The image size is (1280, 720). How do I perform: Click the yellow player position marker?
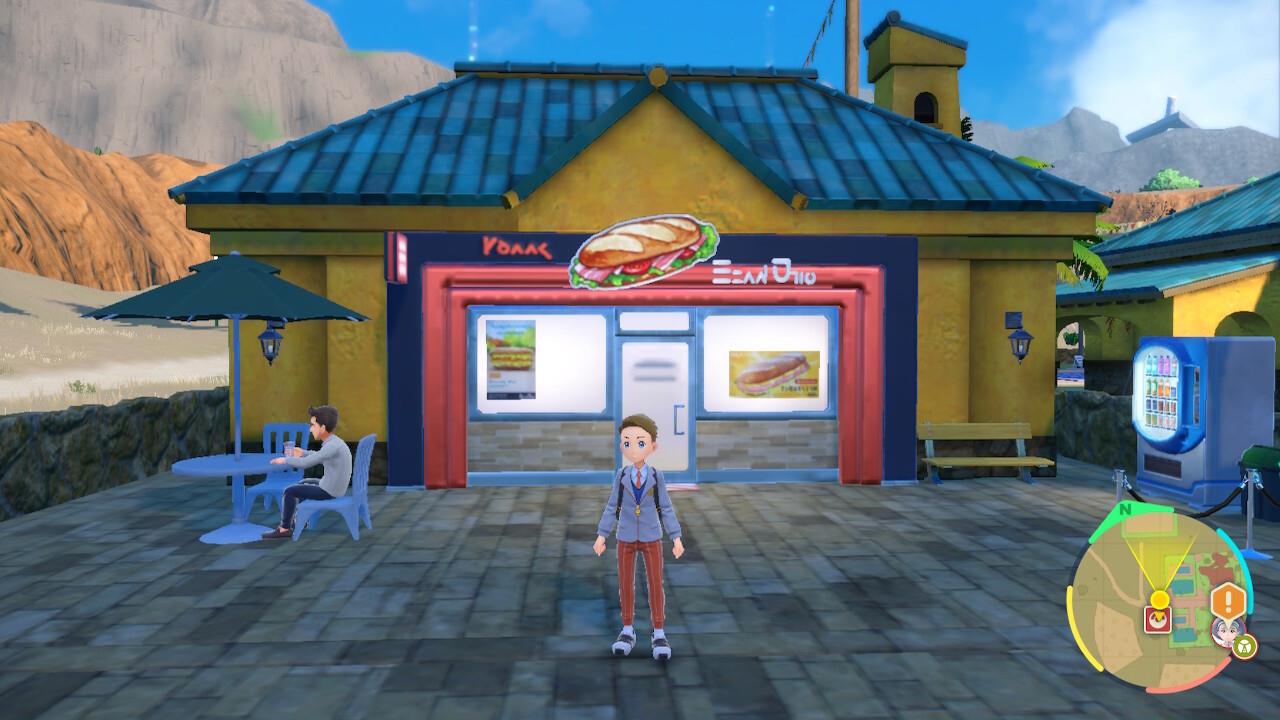(x=1159, y=598)
